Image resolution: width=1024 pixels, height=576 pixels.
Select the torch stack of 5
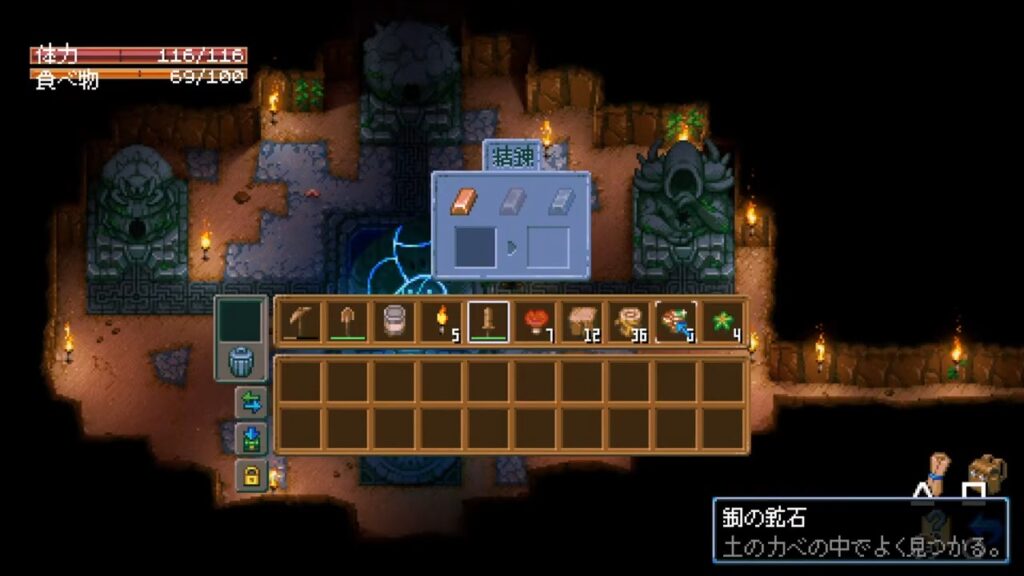pyautogui.click(x=440, y=321)
